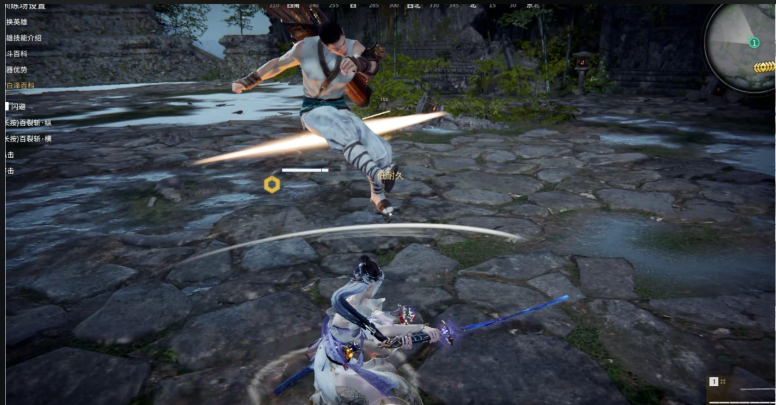Choose the 闪避 dodge move in list

tap(19, 105)
